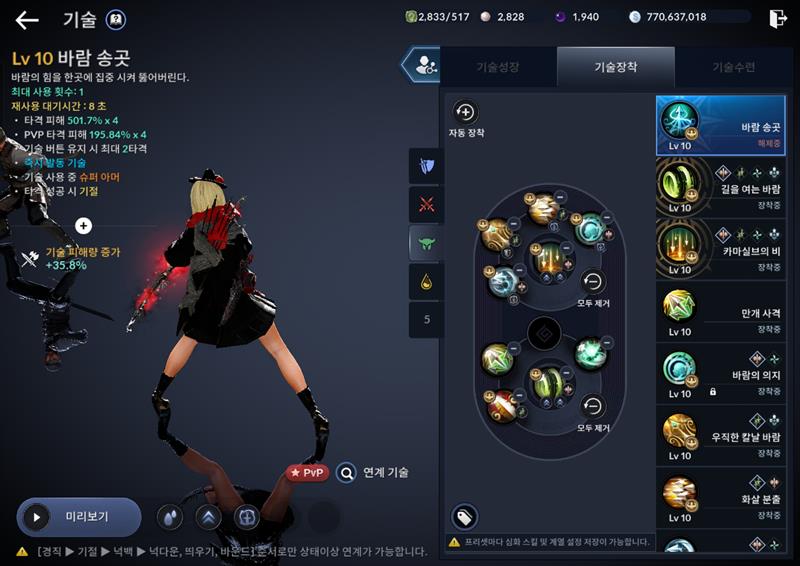Click the 자동 장착 auto-equip button
Viewport: 800px width, 566px height.
coord(465,112)
